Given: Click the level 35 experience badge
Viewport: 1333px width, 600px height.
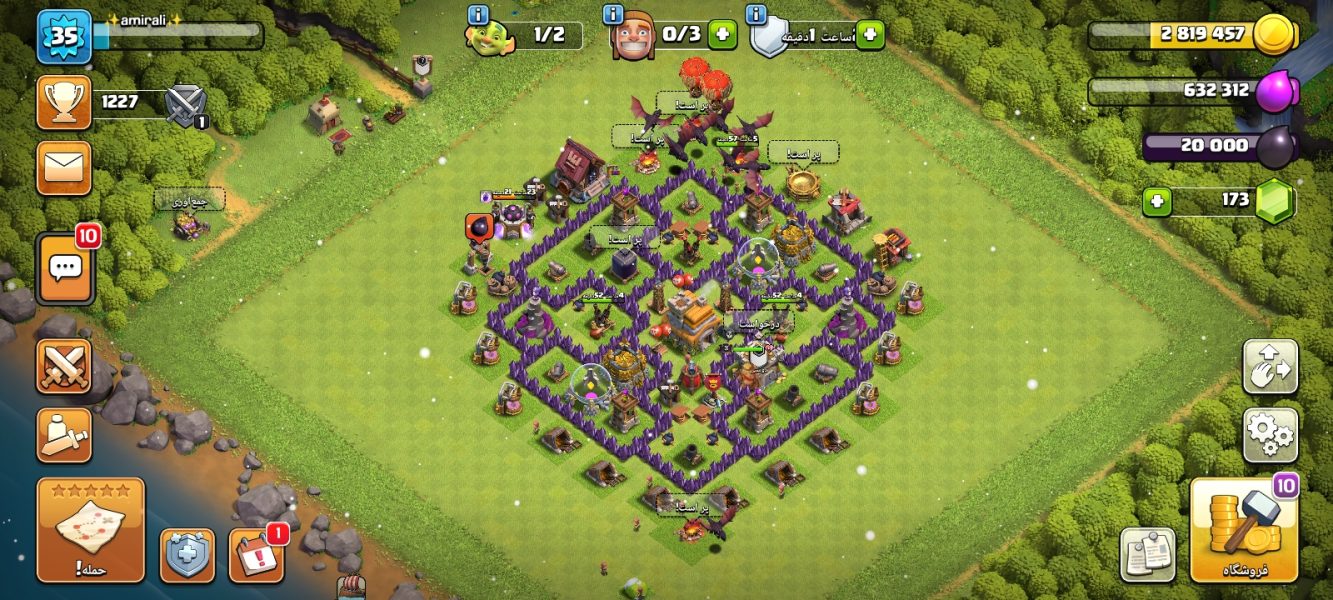Looking at the screenshot, I should 64,36.
